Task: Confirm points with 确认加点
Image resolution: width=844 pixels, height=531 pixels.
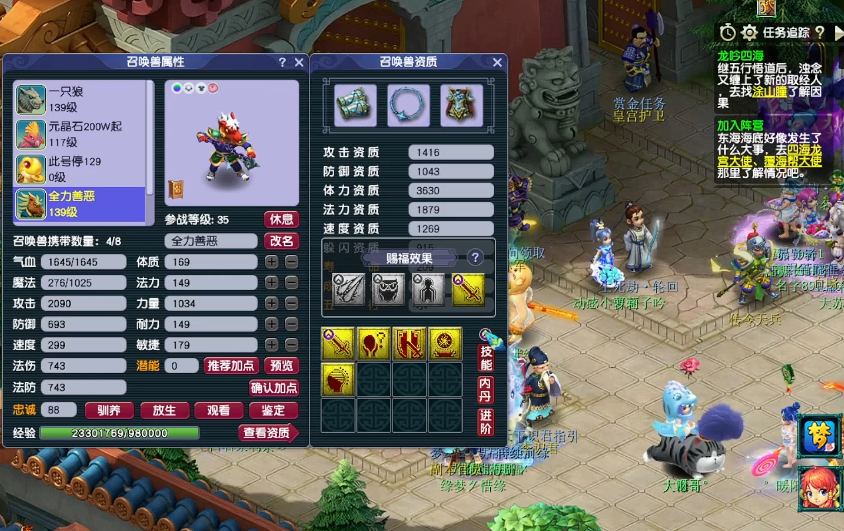Action: click(274, 388)
